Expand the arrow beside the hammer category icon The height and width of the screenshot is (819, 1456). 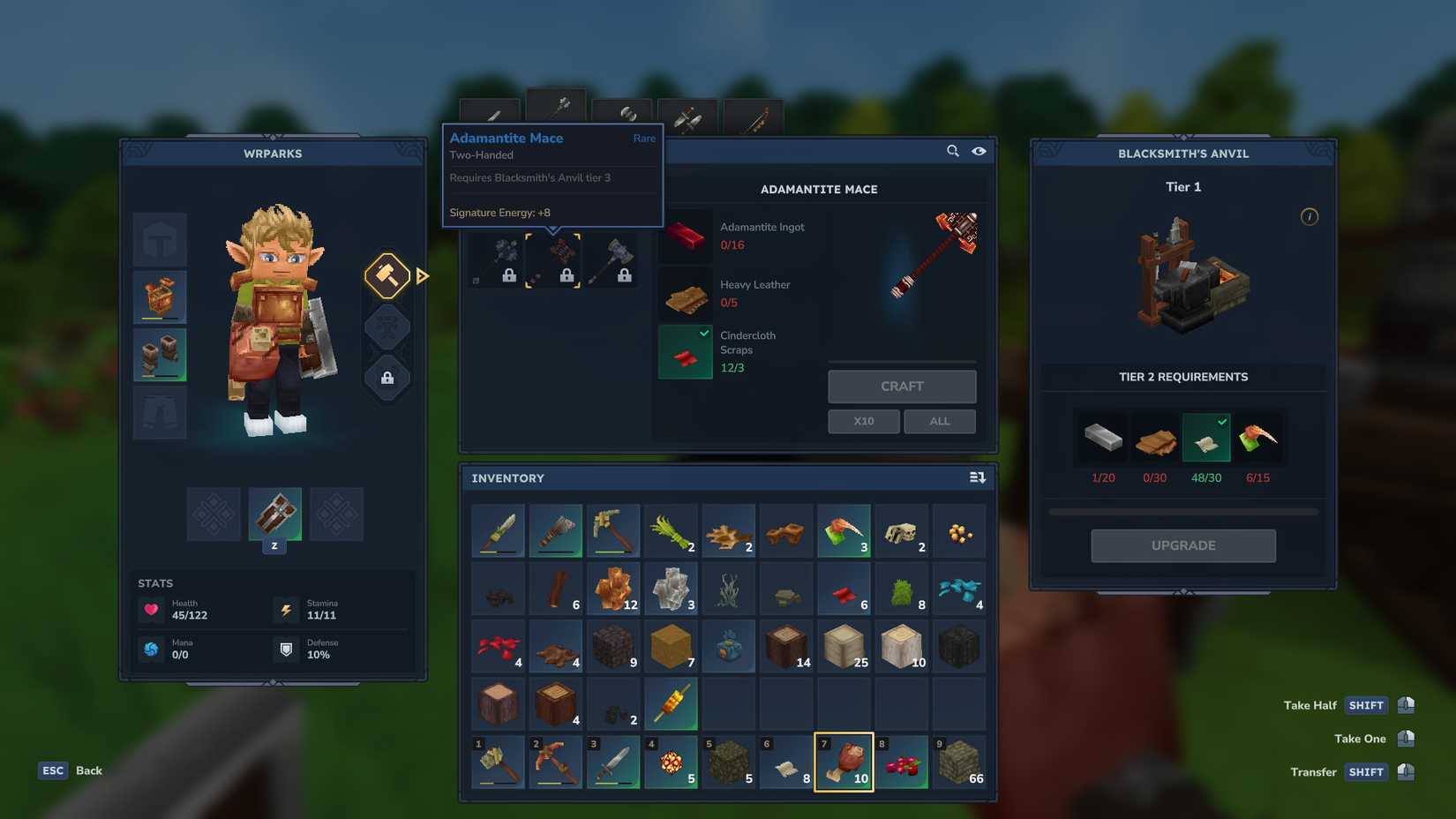423,275
